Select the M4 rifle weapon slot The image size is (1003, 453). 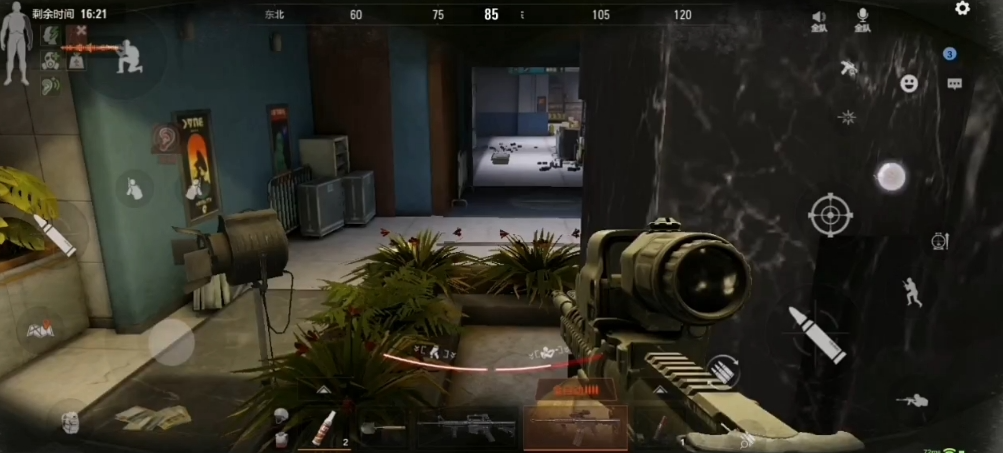(465, 427)
